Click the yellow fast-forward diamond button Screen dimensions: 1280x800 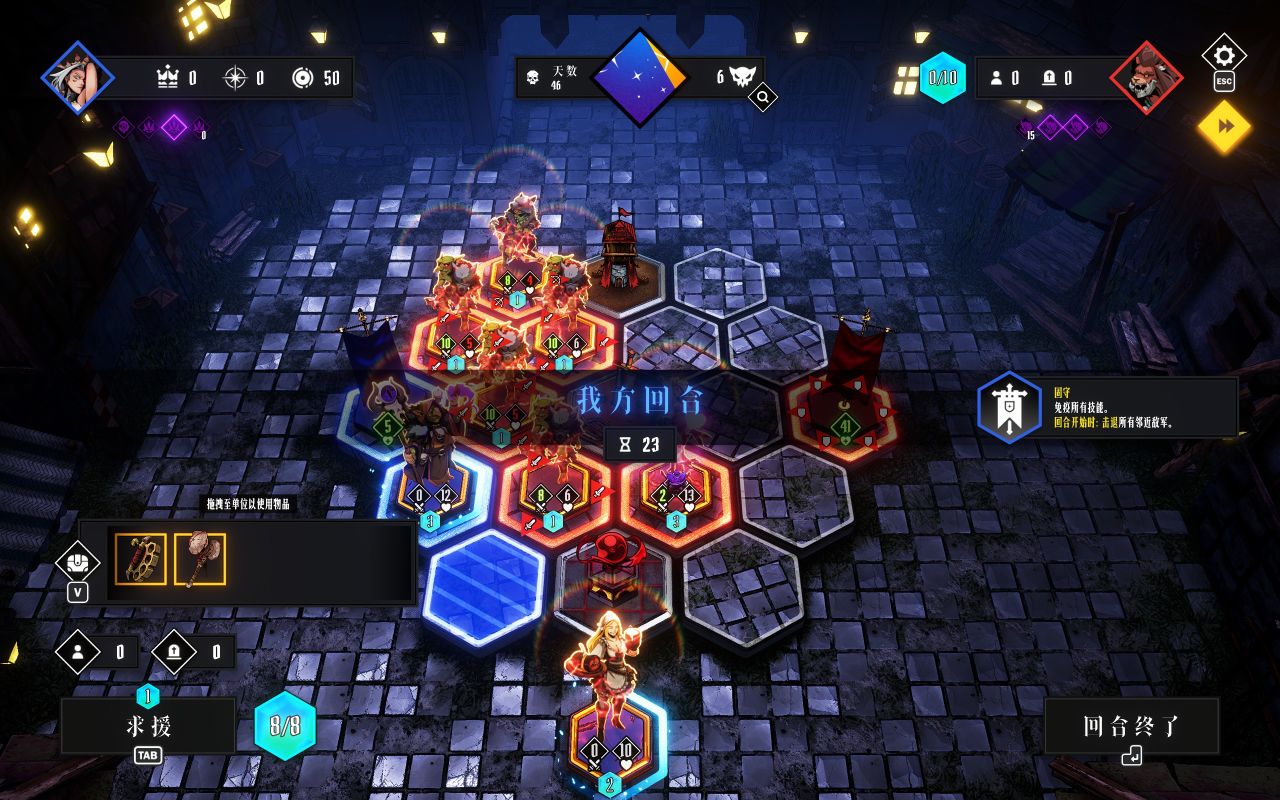coord(1224,127)
